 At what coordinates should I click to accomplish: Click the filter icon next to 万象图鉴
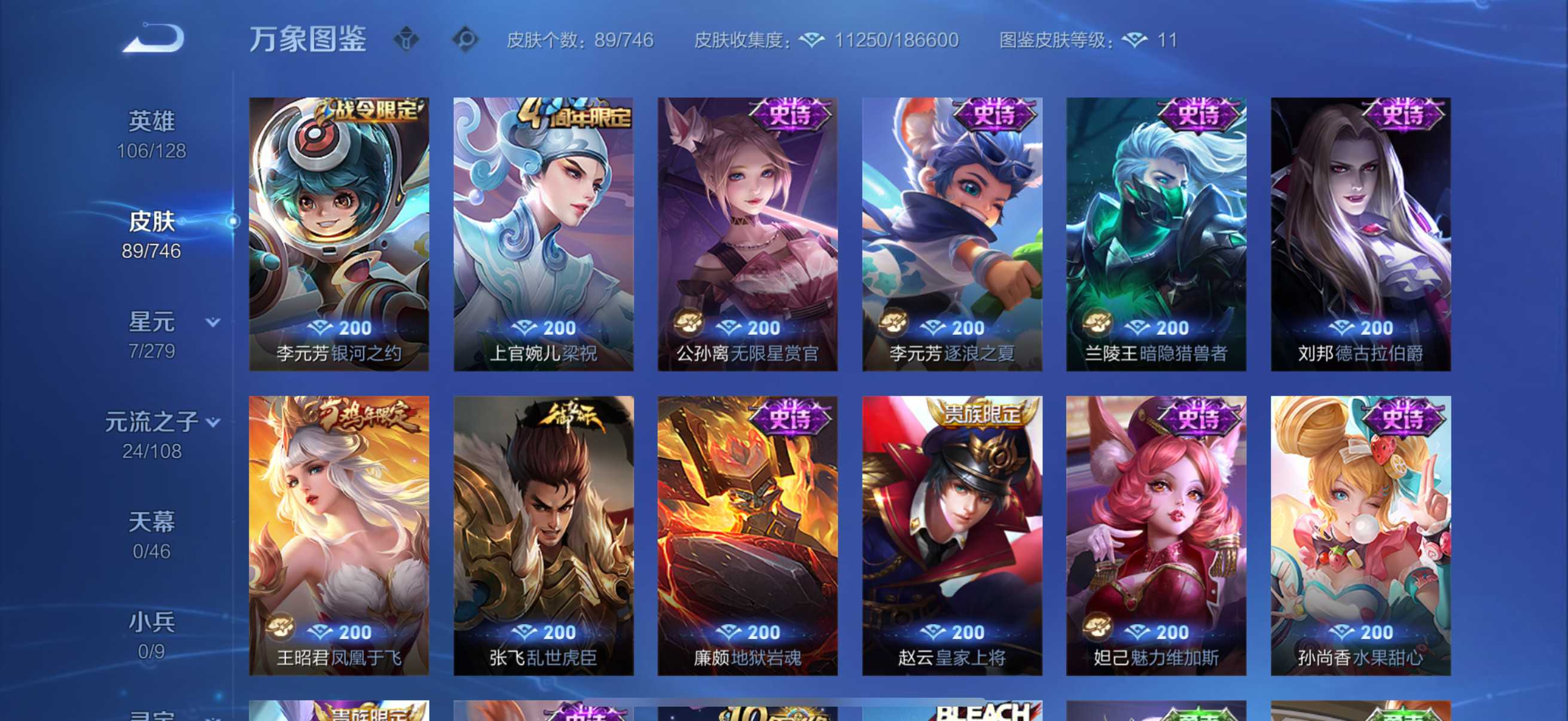[405, 38]
